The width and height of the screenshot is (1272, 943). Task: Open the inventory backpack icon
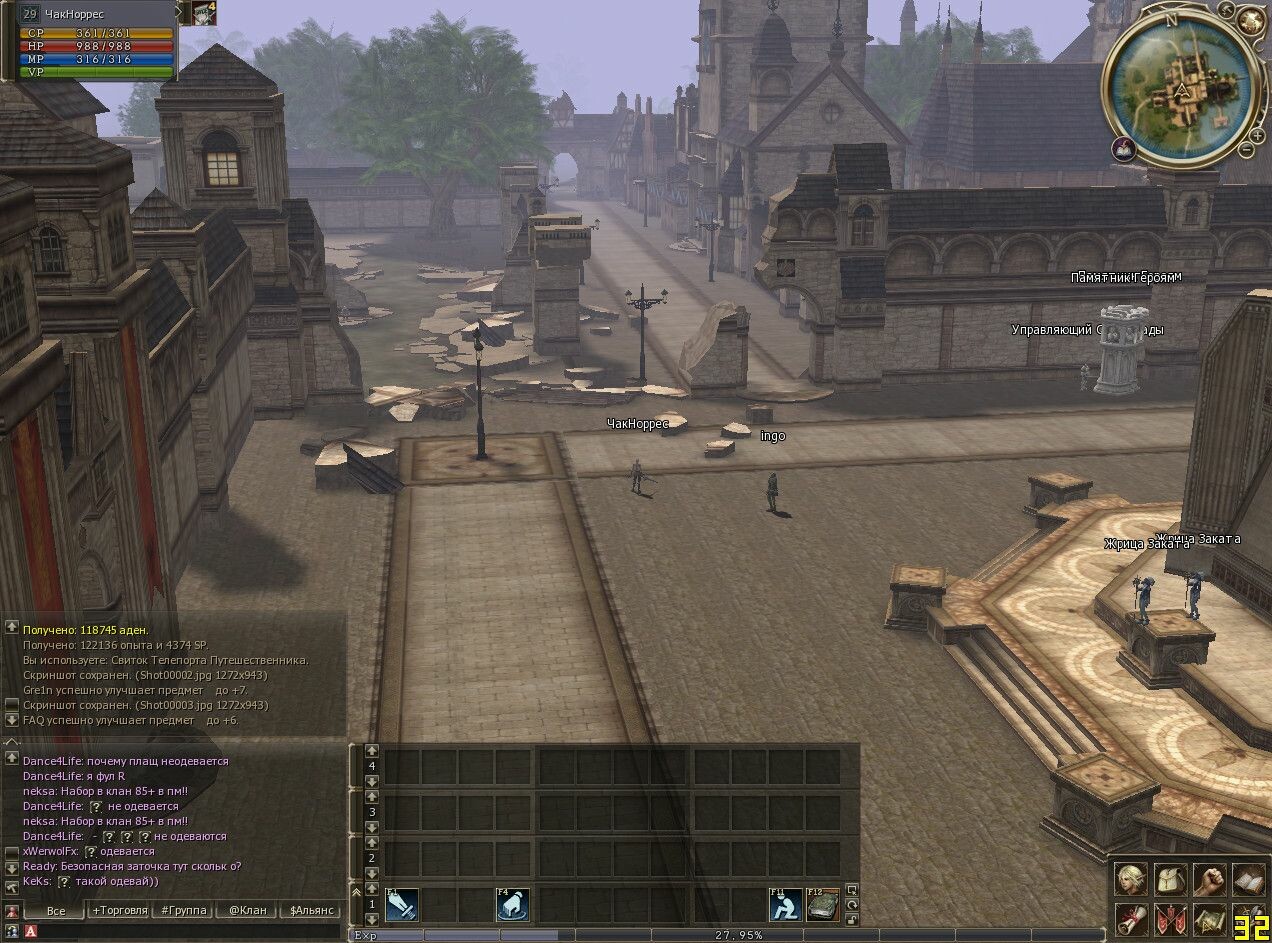pos(1171,881)
